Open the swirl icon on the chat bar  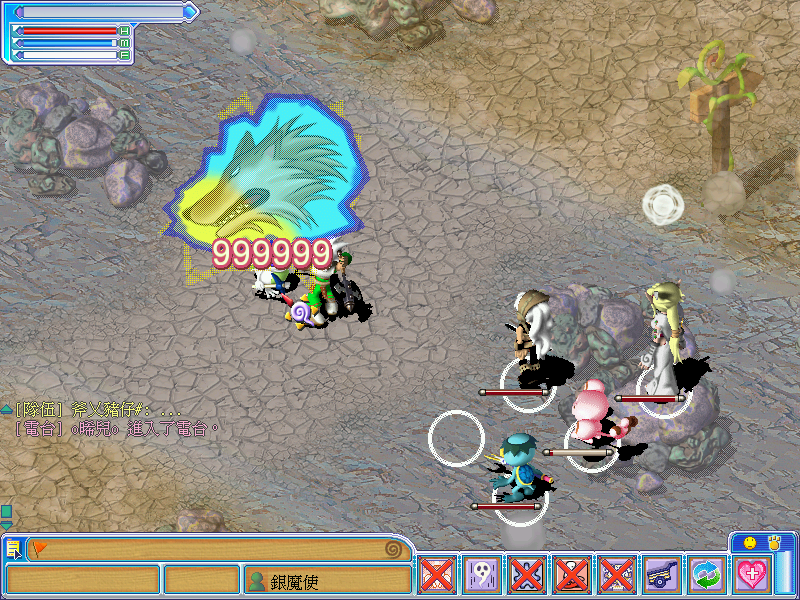397,549
